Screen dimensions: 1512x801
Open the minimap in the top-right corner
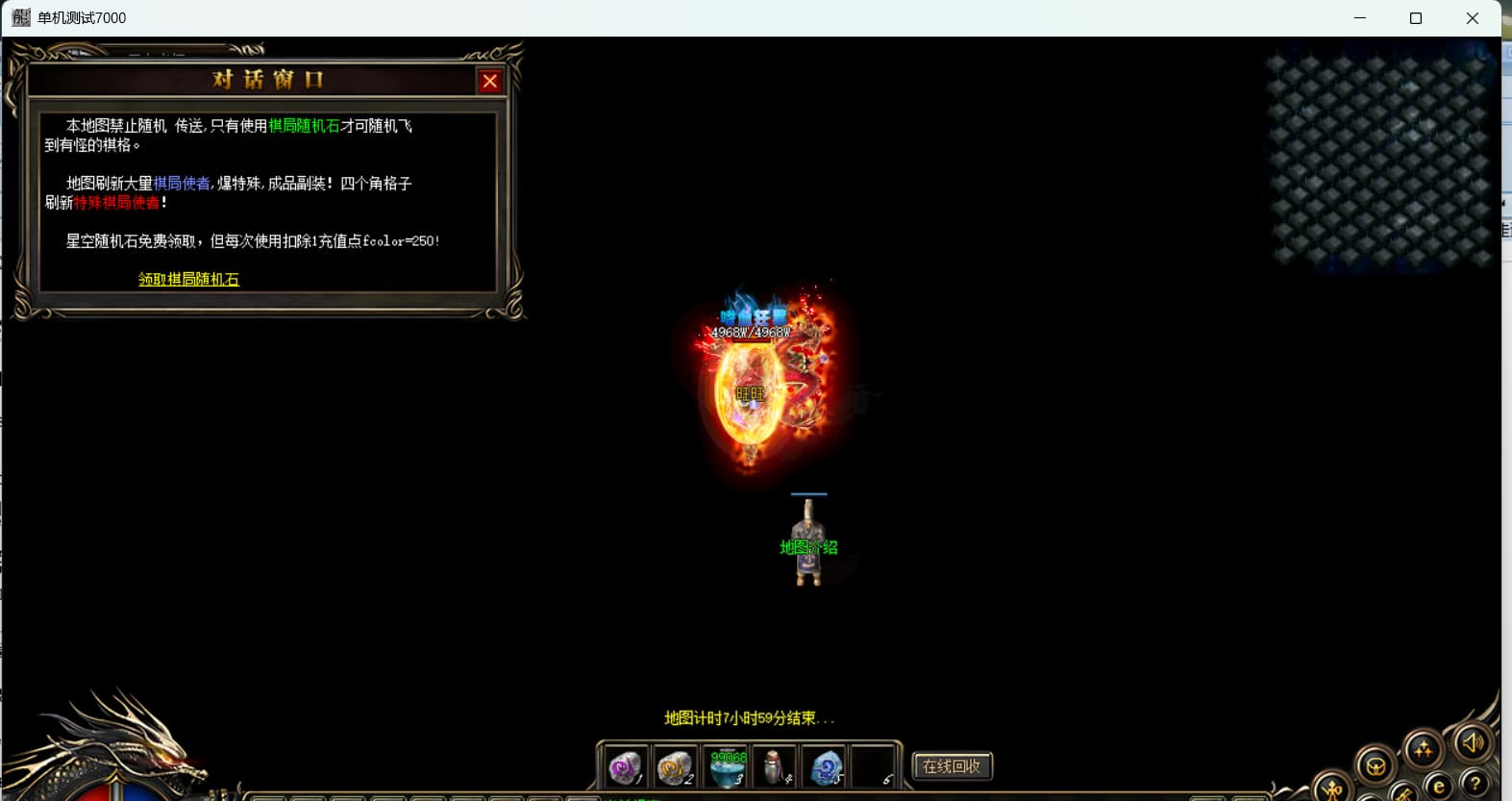pyautogui.click(x=1380, y=159)
